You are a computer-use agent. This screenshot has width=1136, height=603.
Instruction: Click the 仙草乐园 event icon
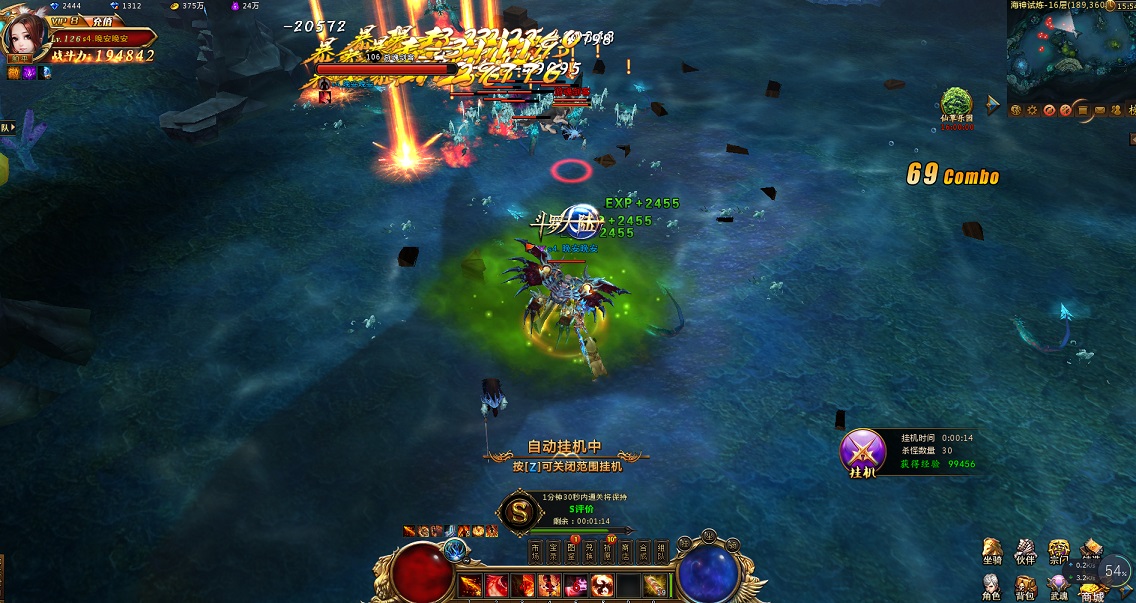click(956, 104)
